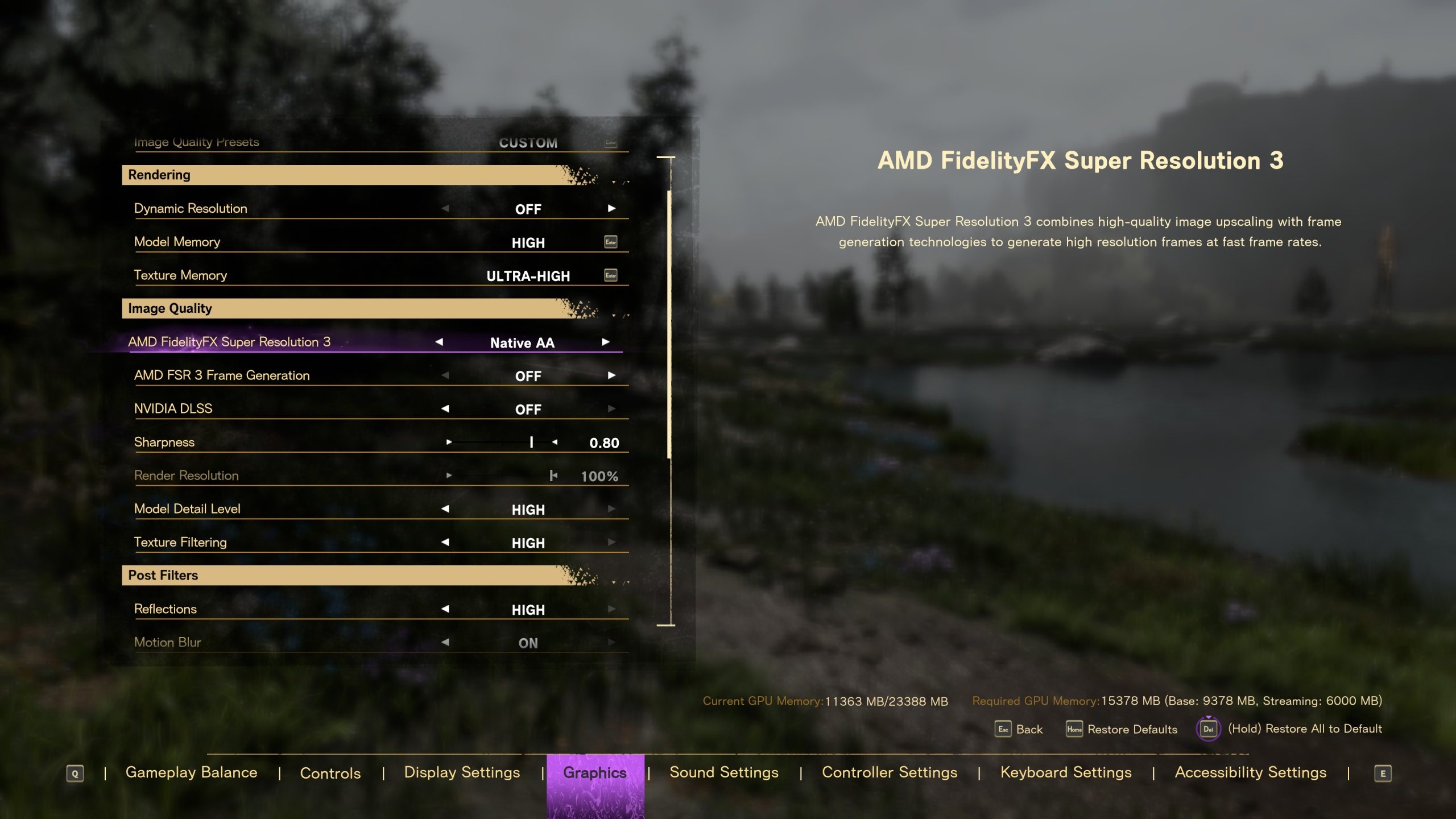Turn on AMD FSR 3 Frame Generation using right arrow
1456x819 pixels.
[x=611, y=375]
